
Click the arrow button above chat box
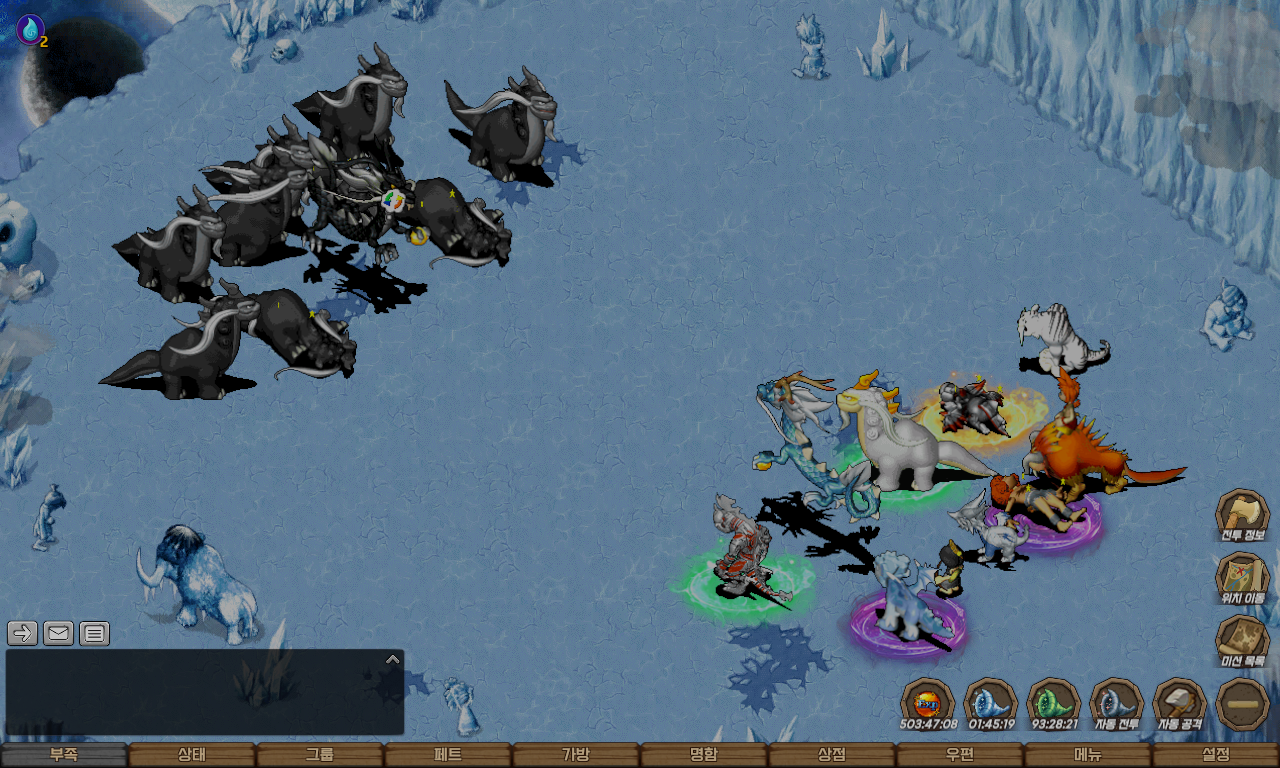pyautogui.click(x=23, y=633)
